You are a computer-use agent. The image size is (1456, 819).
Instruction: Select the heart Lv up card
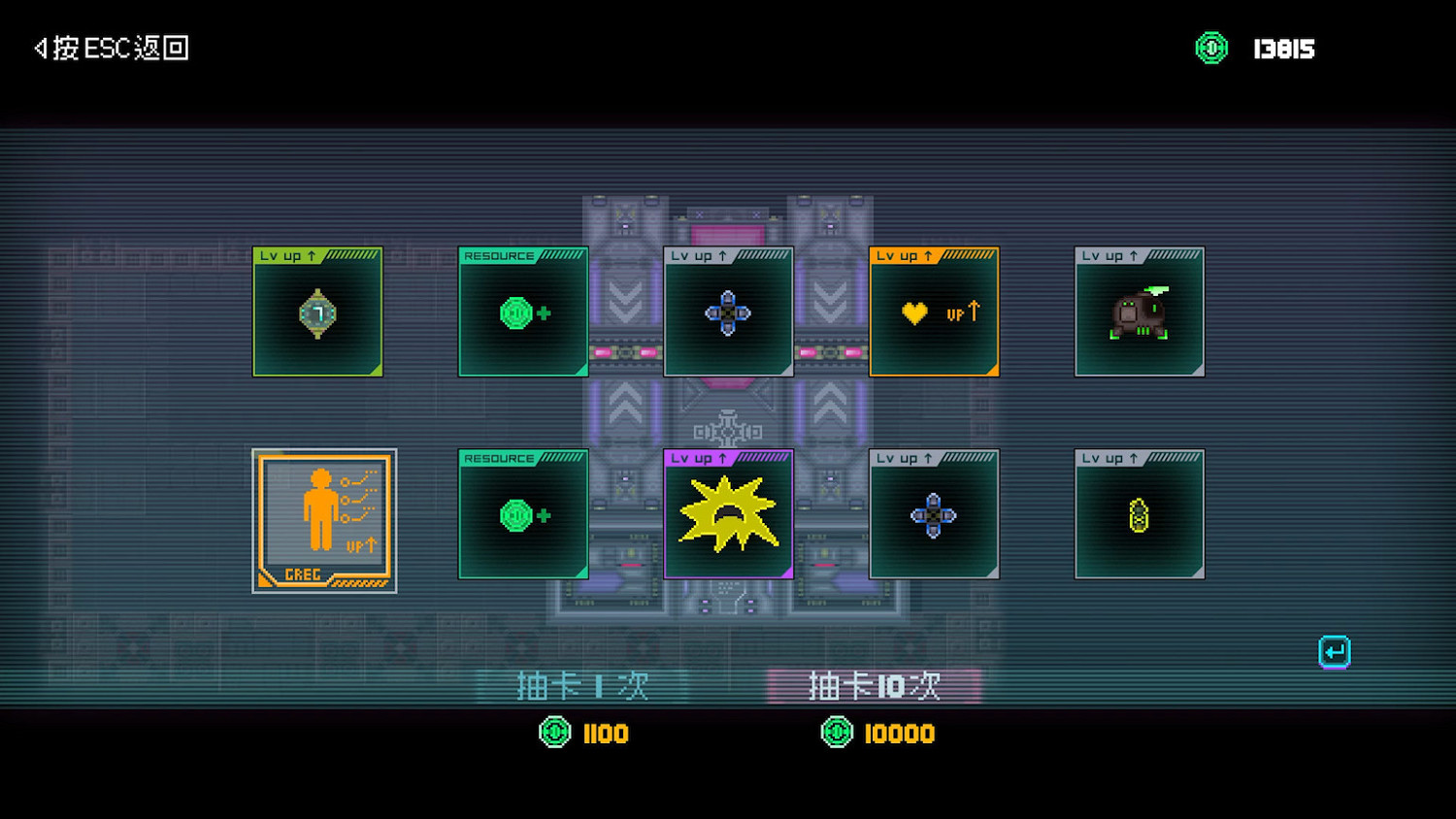(x=934, y=312)
